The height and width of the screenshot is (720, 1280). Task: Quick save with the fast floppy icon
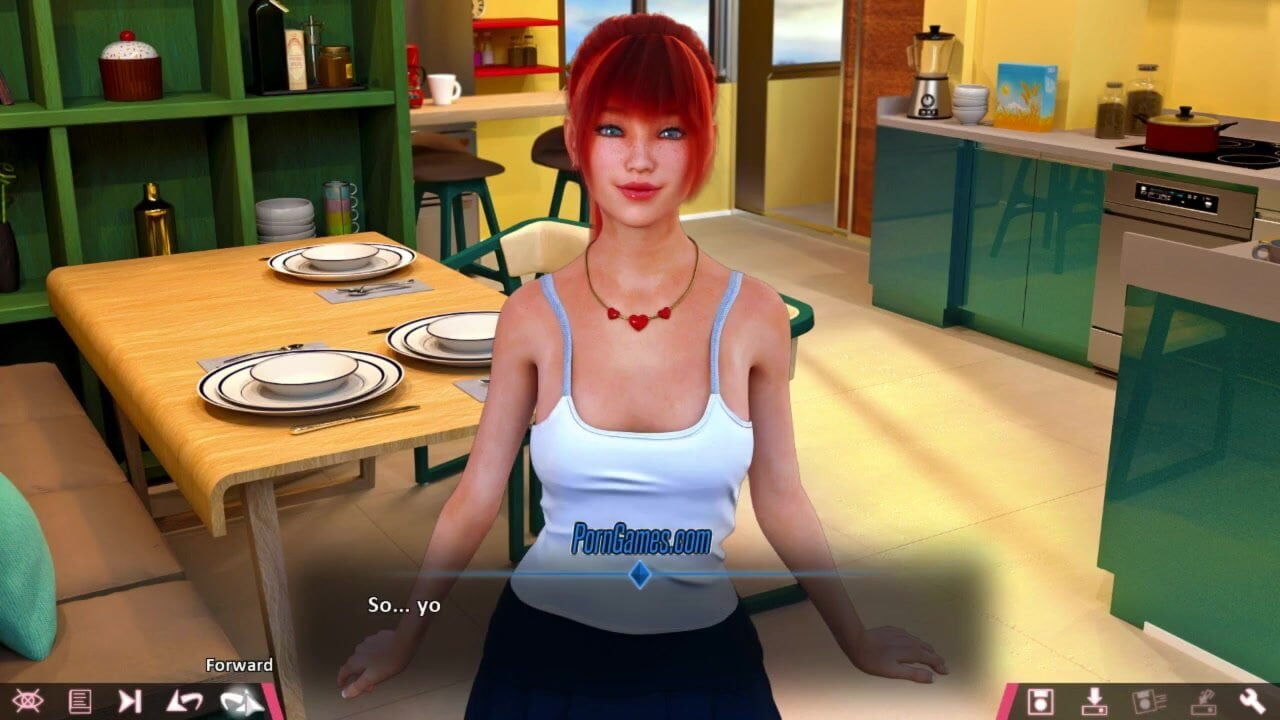click(x=1148, y=701)
